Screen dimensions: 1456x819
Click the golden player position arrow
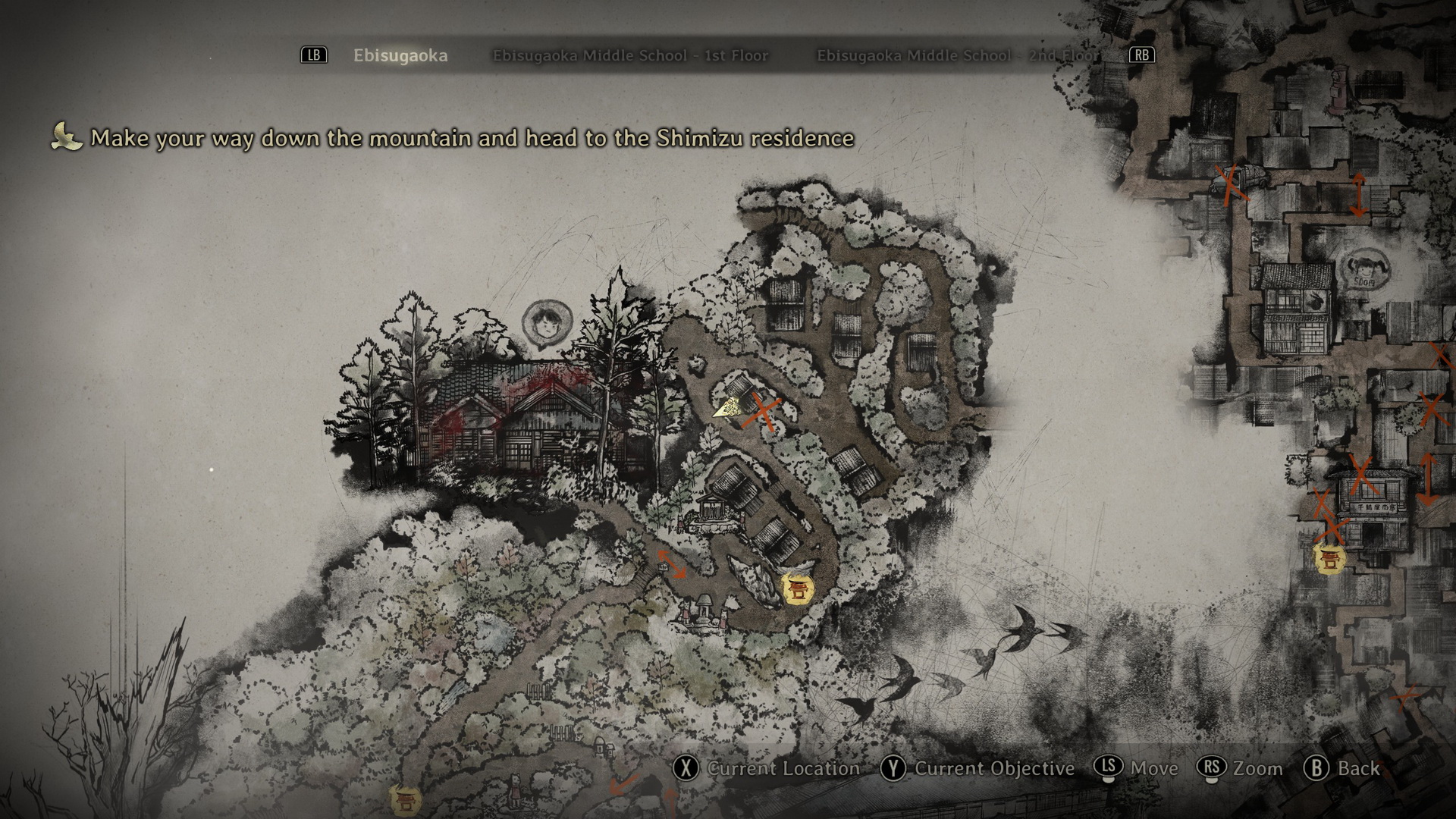[730, 408]
